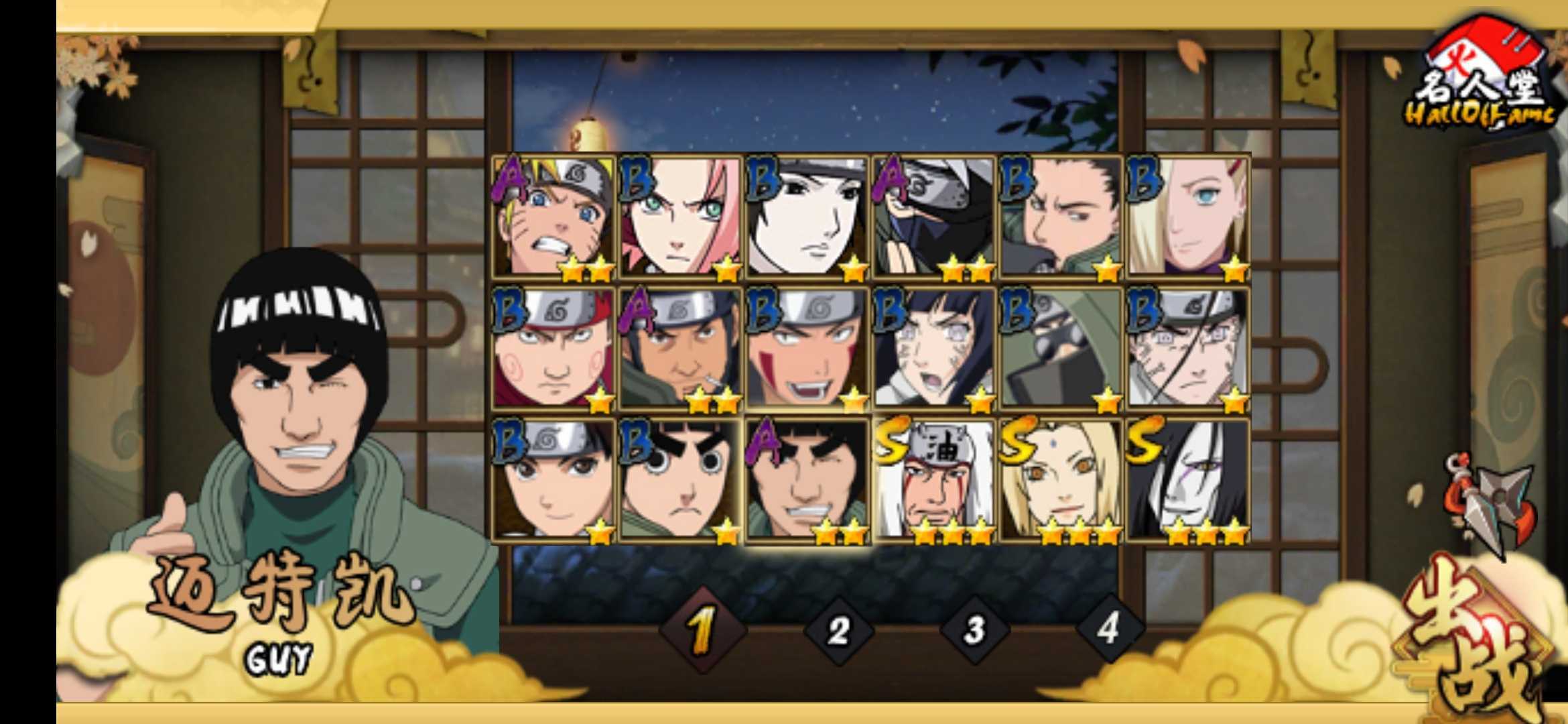Image resolution: width=1568 pixels, height=724 pixels.
Task: Pick Asuma smoking a cigarette
Action: pos(681,349)
